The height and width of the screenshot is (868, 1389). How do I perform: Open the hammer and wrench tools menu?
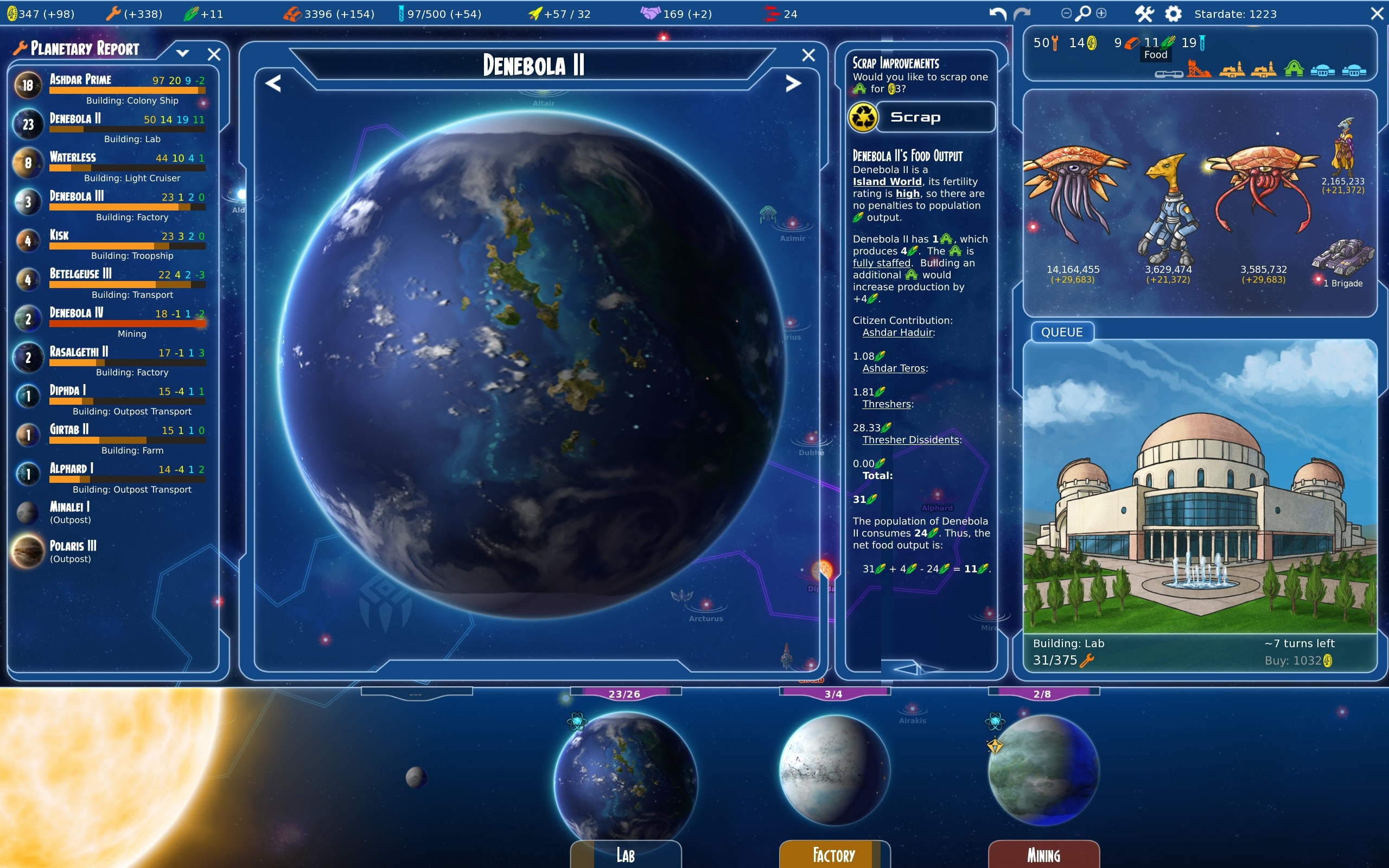(1144, 14)
